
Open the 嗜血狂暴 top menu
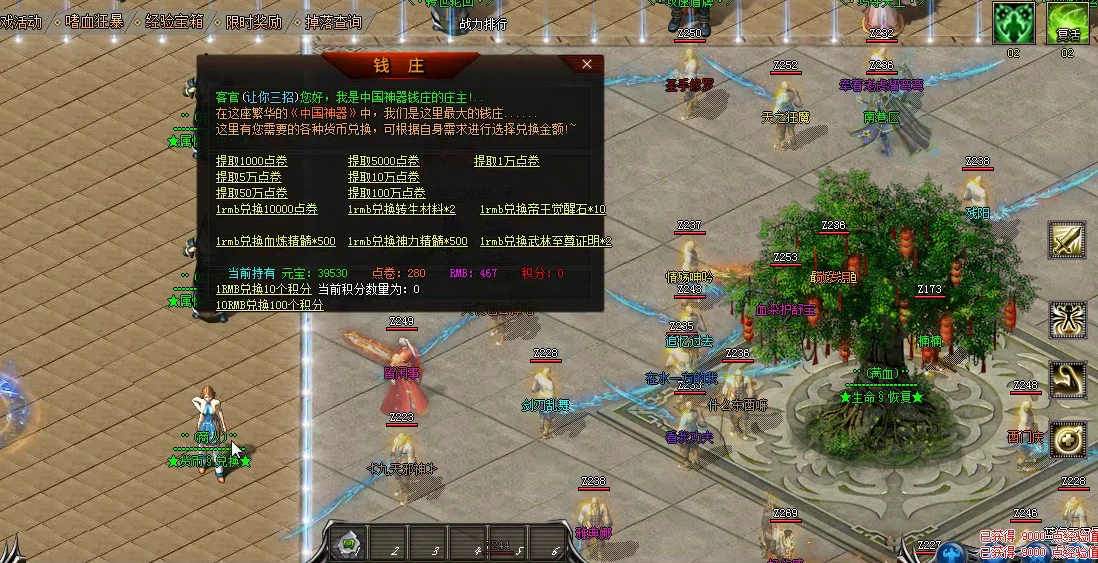[x=94, y=21]
